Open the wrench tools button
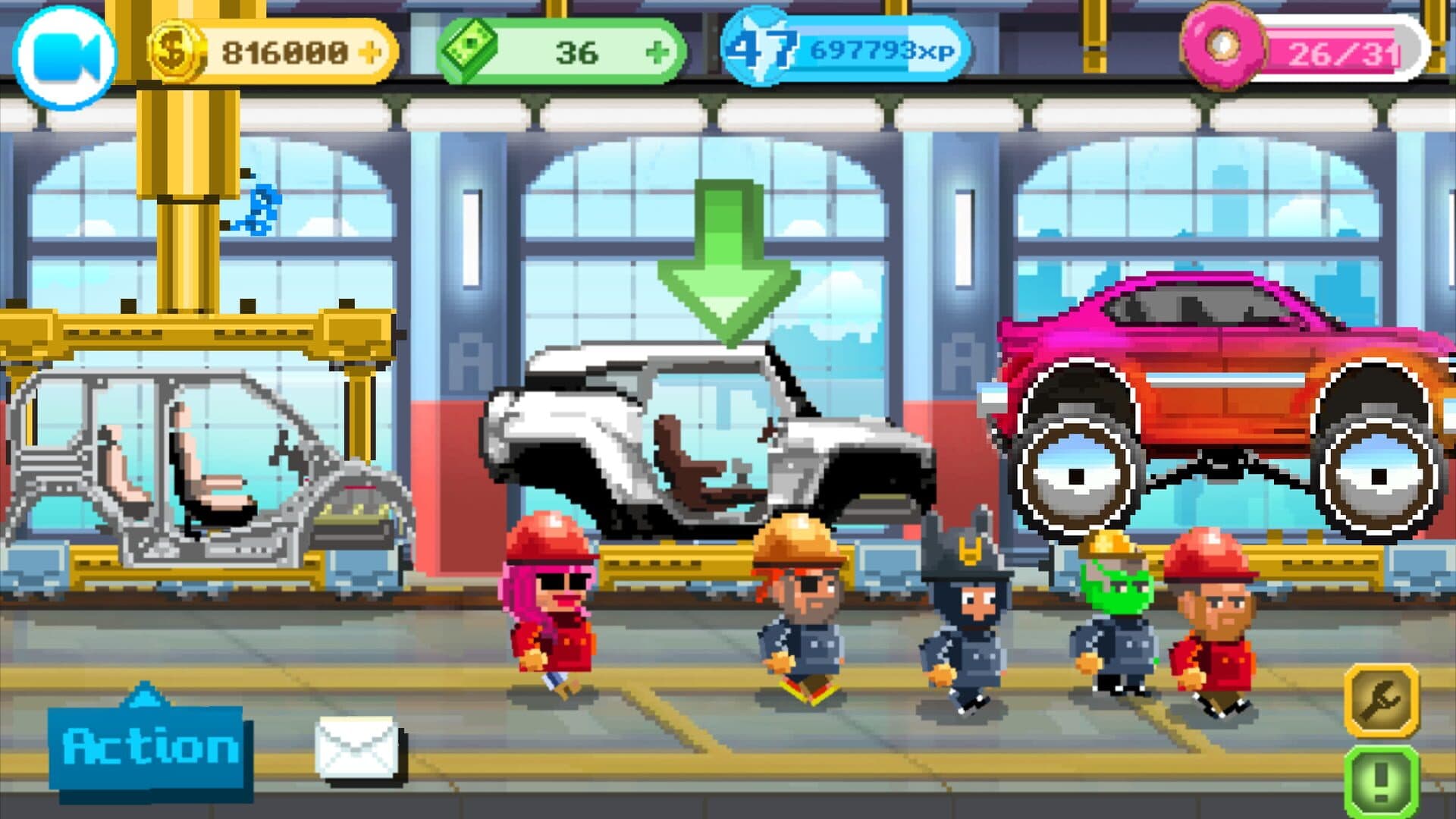Image resolution: width=1456 pixels, height=819 pixels. (x=1381, y=699)
